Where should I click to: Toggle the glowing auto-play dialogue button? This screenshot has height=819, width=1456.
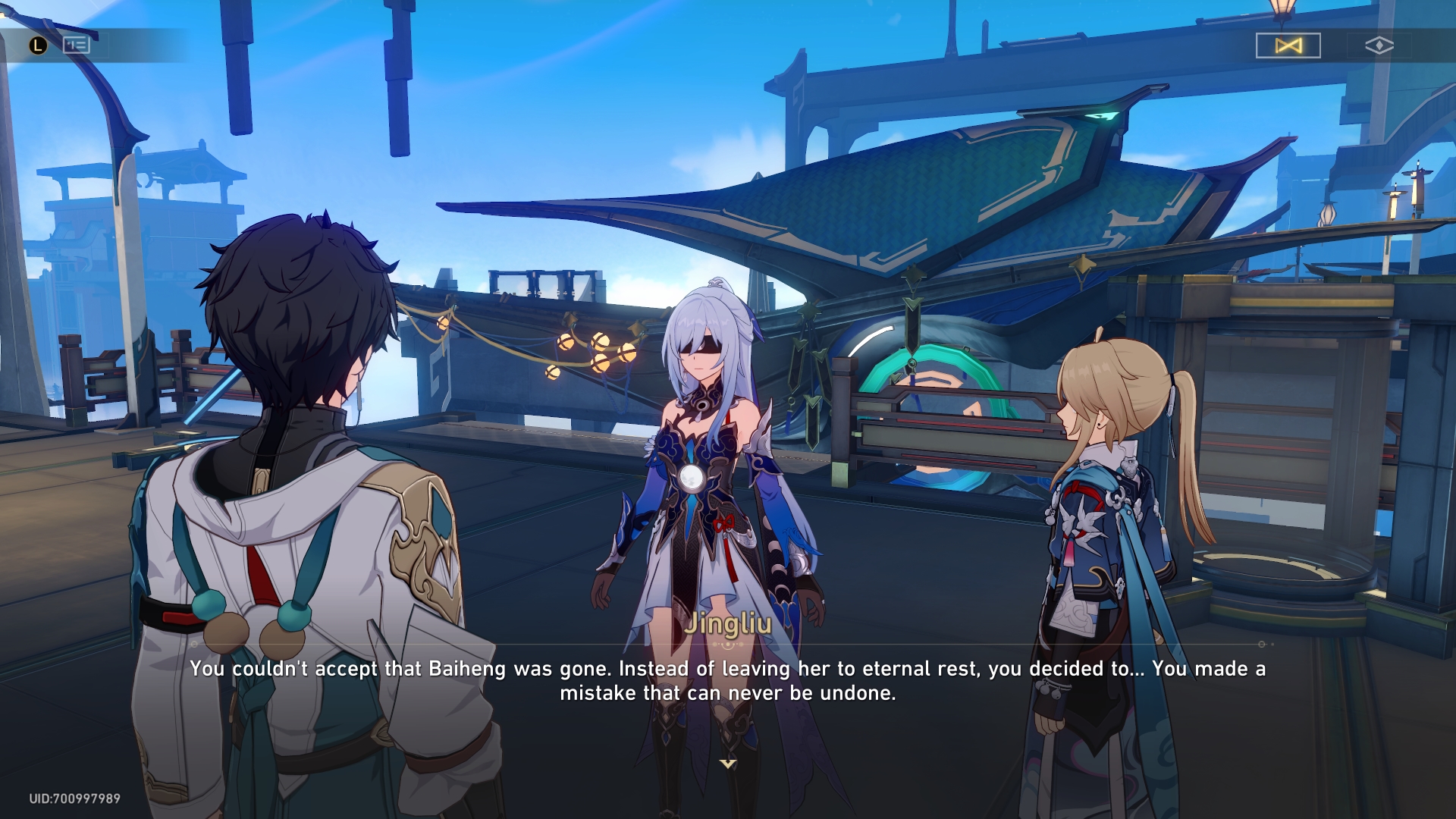(x=1288, y=45)
